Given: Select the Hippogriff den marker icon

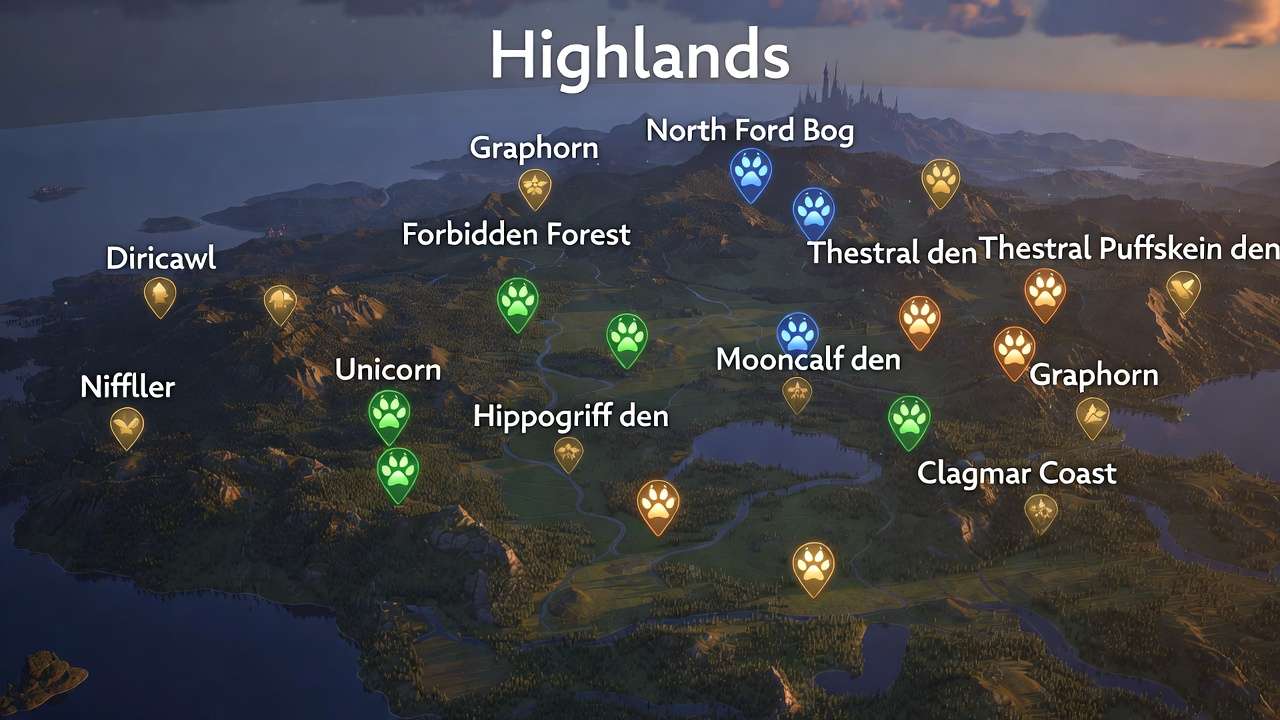Looking at the screenshot, I should pos(567,453).
